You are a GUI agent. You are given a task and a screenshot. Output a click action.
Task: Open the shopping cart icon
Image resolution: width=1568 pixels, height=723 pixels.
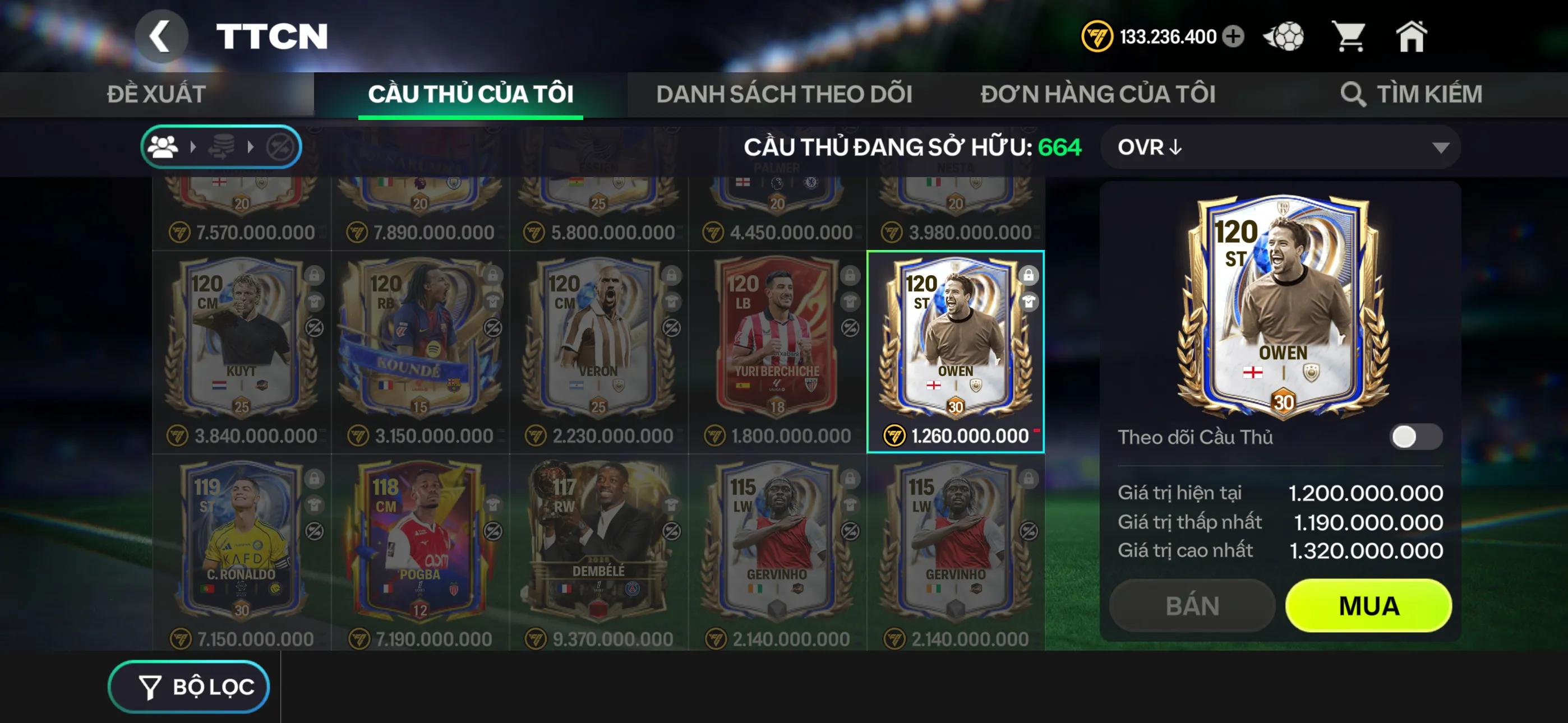coord(1351,36)
